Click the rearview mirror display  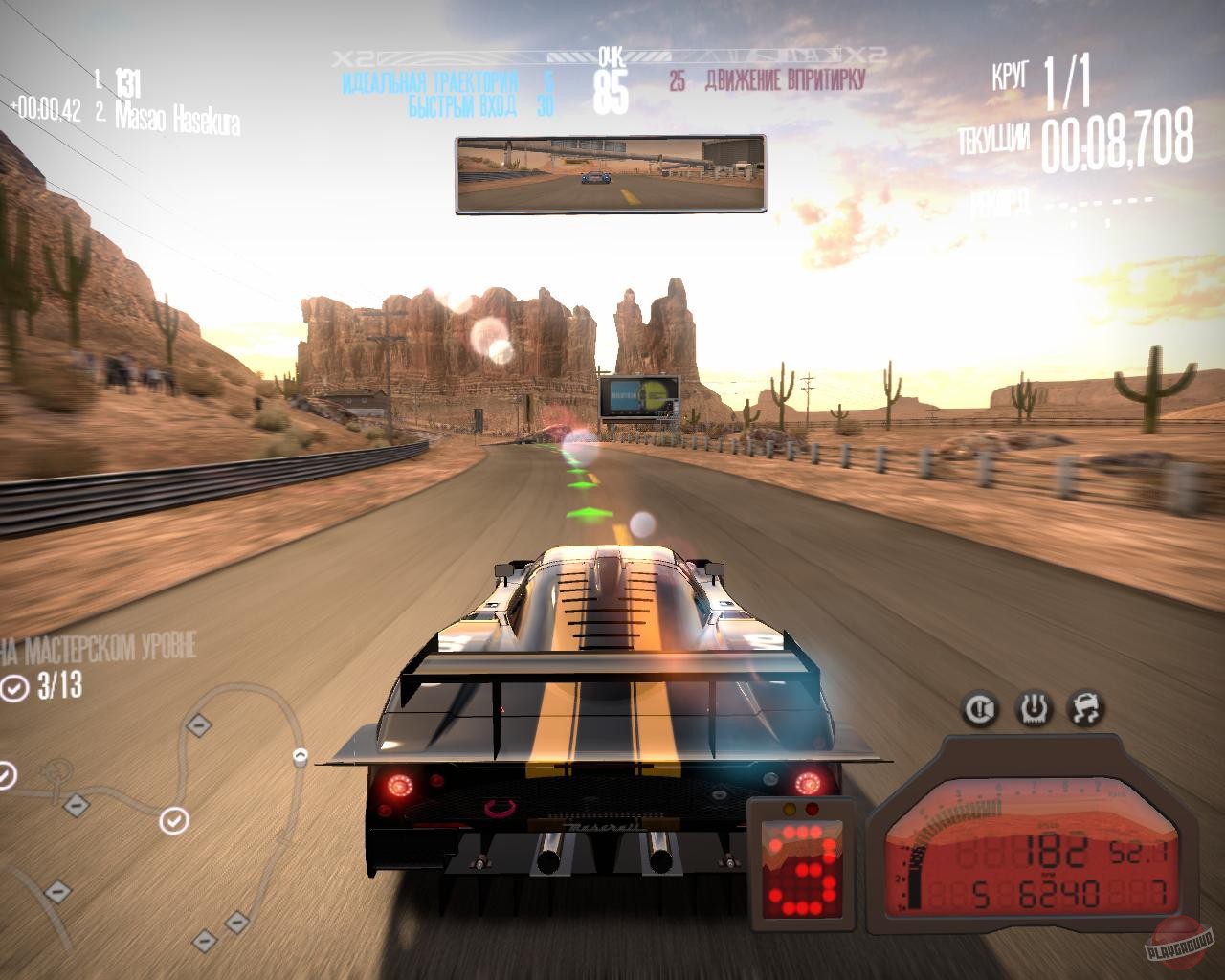pos(610,174)
